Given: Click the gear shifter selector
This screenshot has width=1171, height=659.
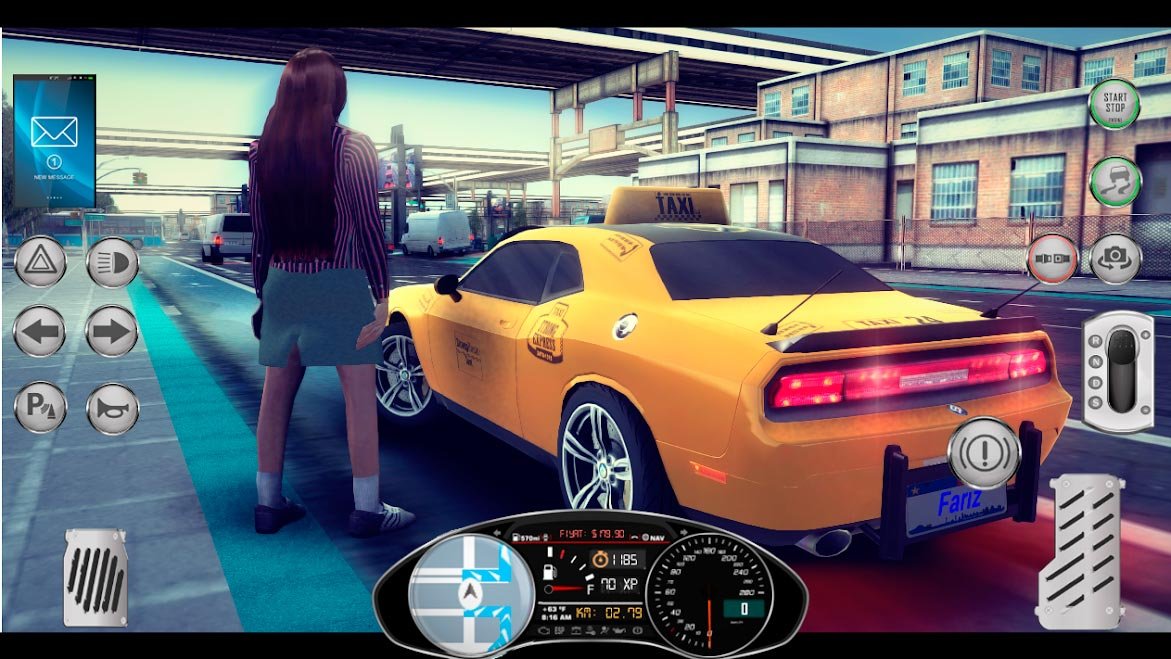Looking at the screenshot, I should 1117,371.
